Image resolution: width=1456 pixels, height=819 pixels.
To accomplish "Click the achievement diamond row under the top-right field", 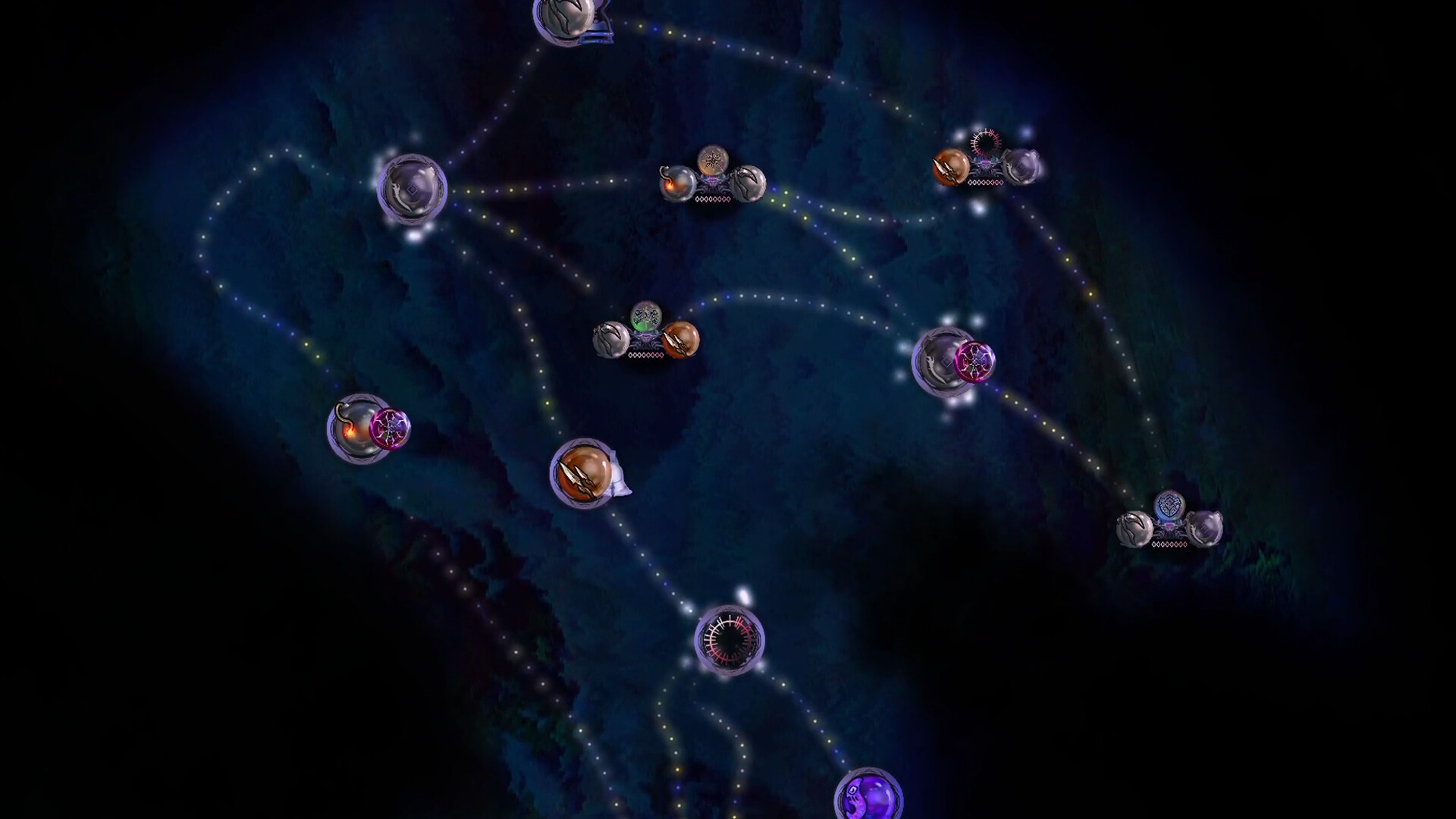I will 986,182.
